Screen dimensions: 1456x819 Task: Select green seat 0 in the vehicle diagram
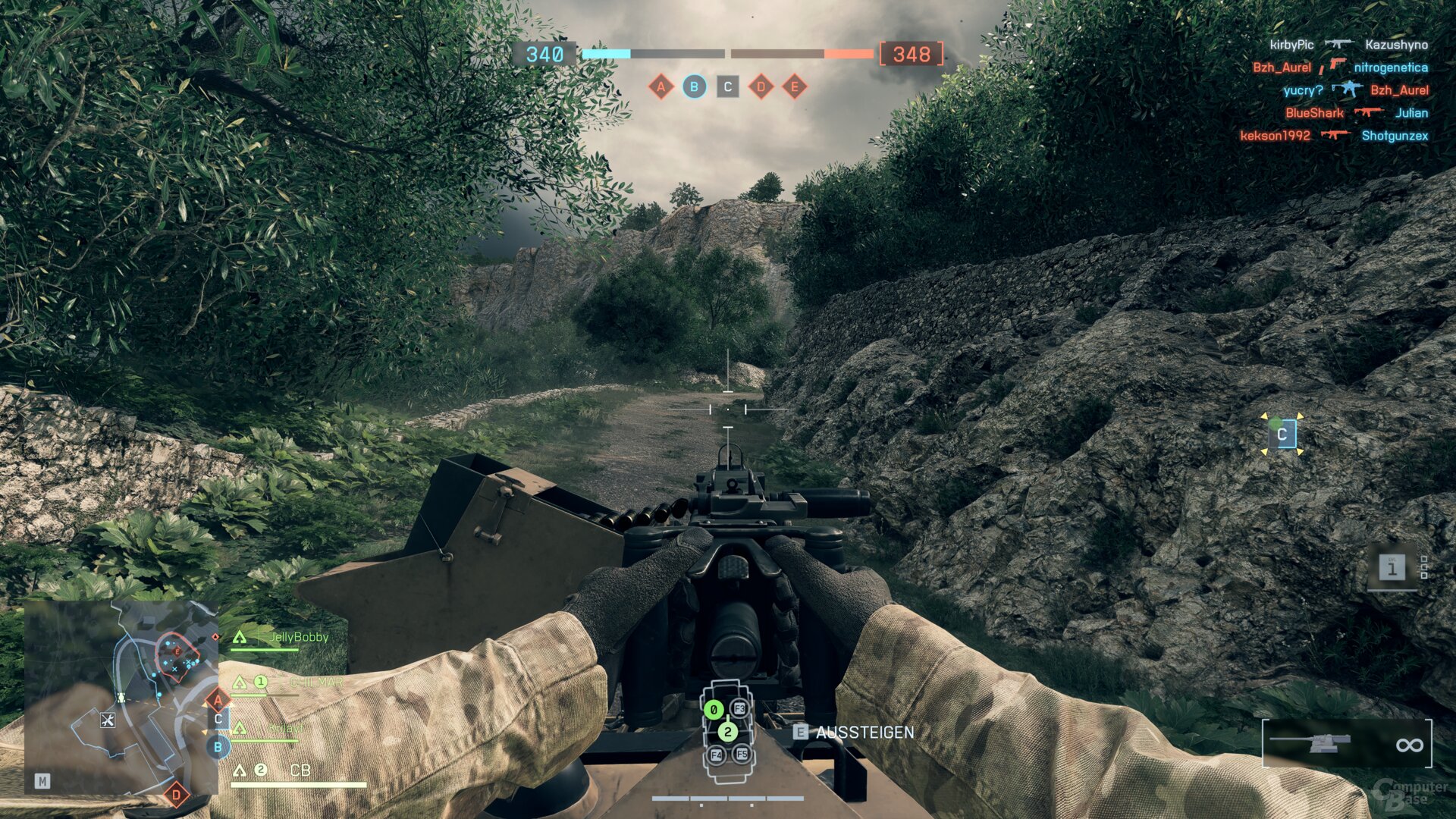pos(713,710)
